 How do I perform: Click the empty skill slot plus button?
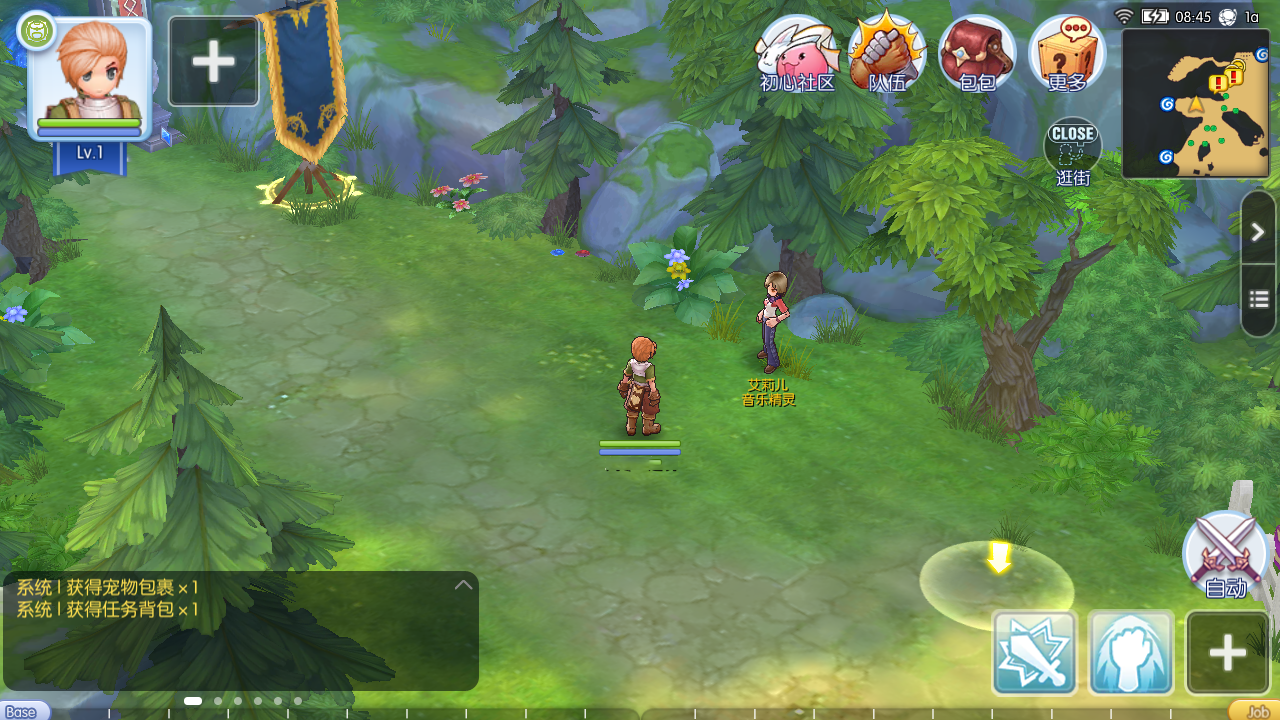click(1227, 653)
